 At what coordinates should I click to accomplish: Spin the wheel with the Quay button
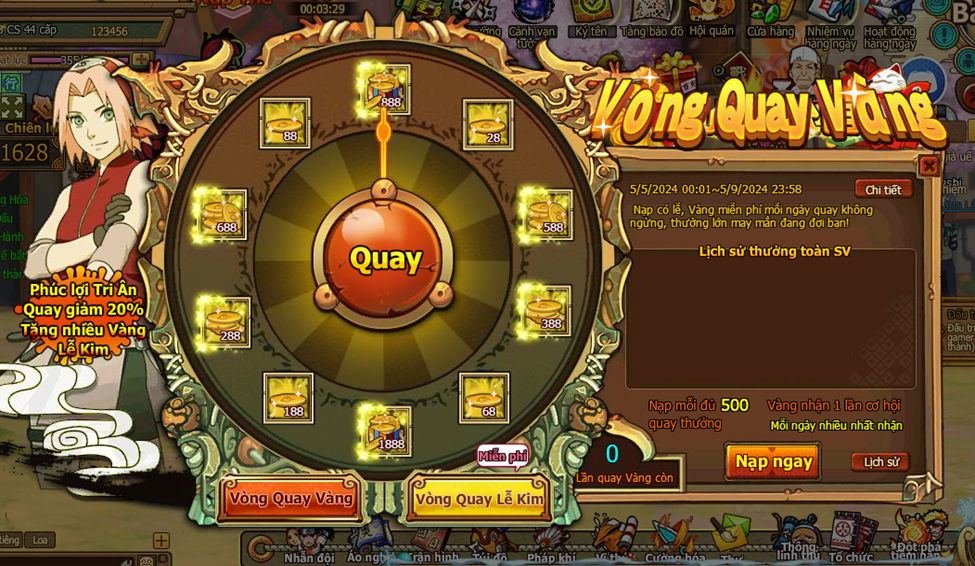[x=385, y=258]
